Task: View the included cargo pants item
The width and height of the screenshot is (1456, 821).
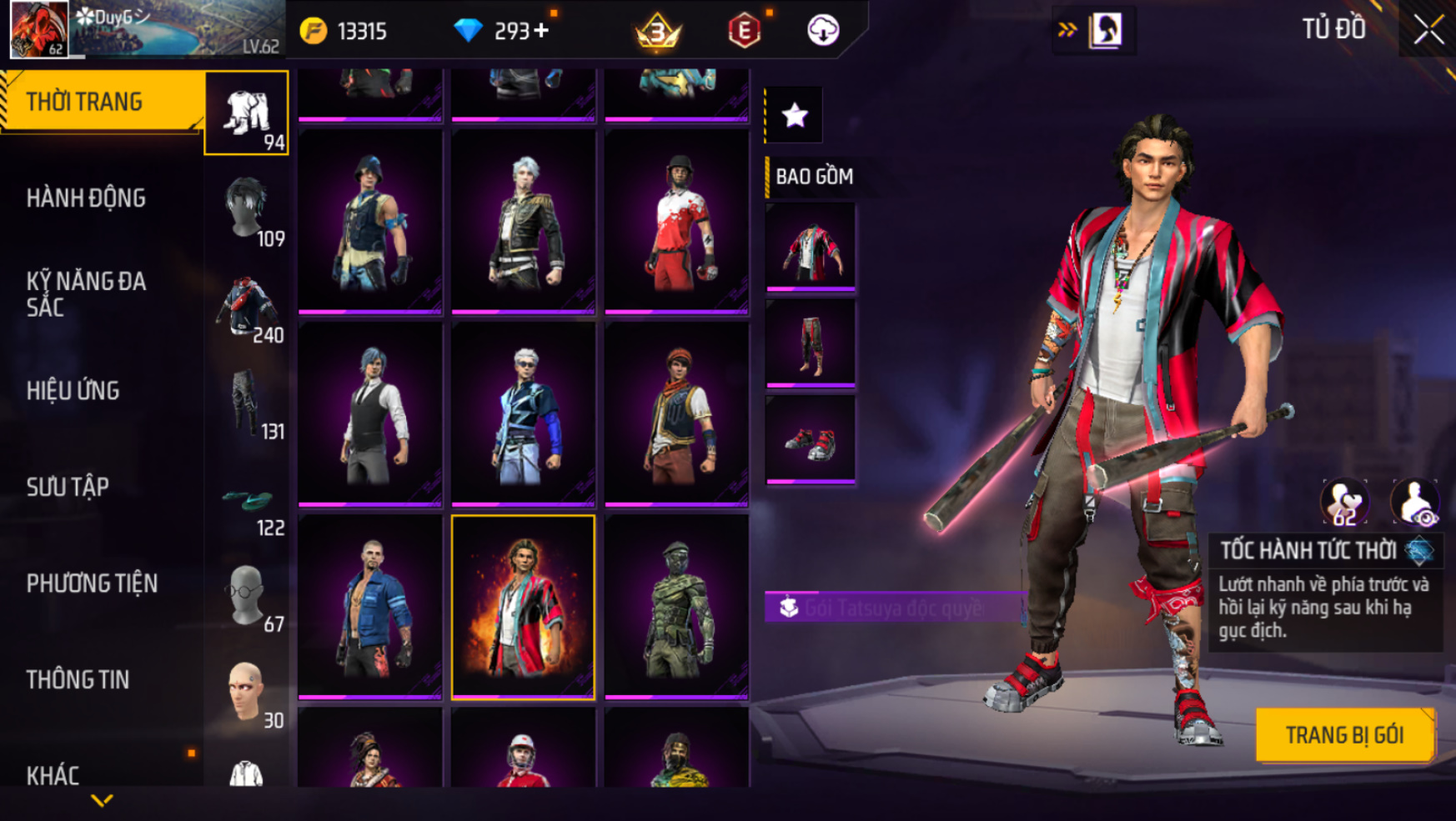Action: tap(811, 343)
